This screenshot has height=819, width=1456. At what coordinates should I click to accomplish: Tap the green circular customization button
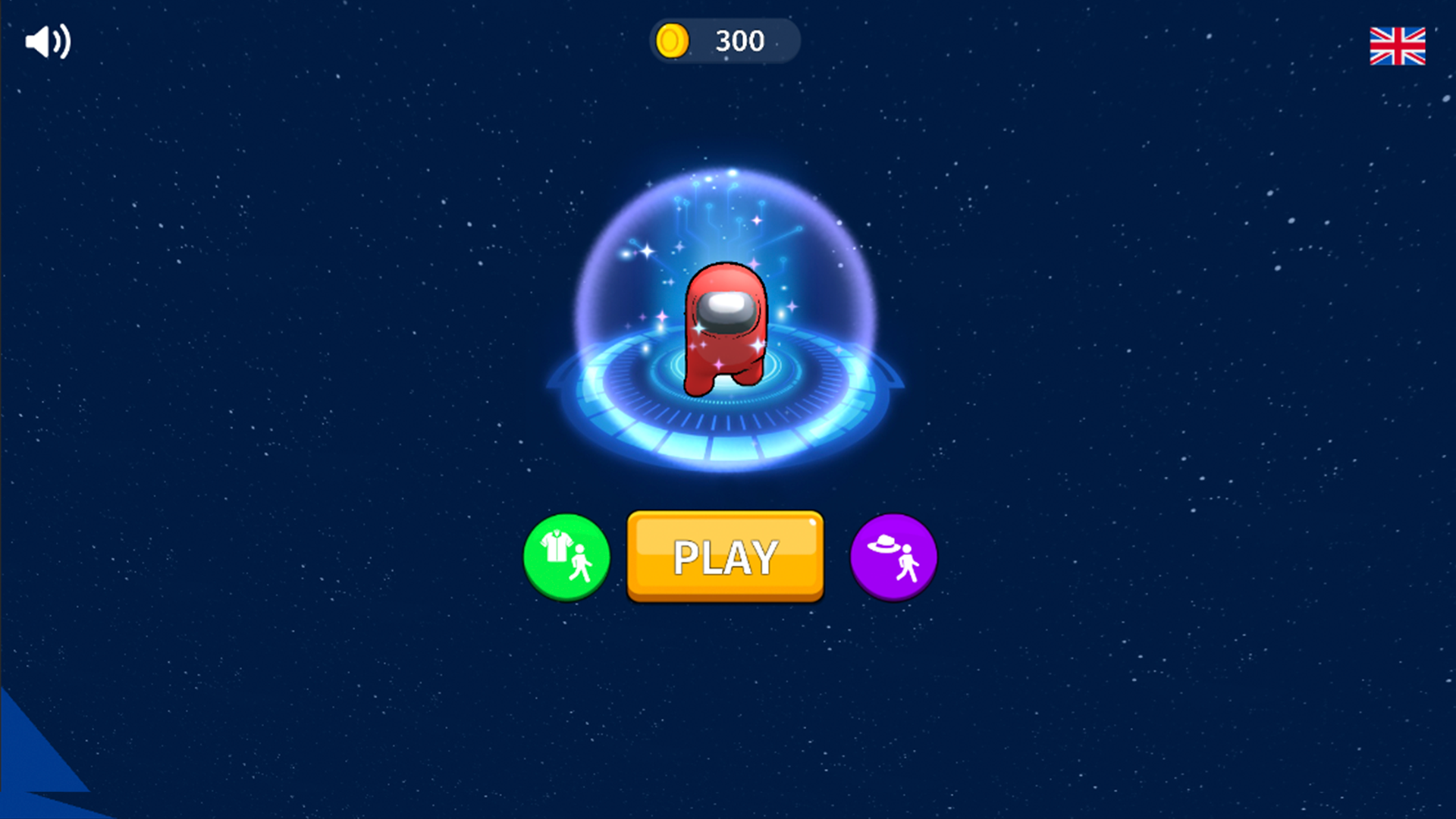(x=566, y=557)
